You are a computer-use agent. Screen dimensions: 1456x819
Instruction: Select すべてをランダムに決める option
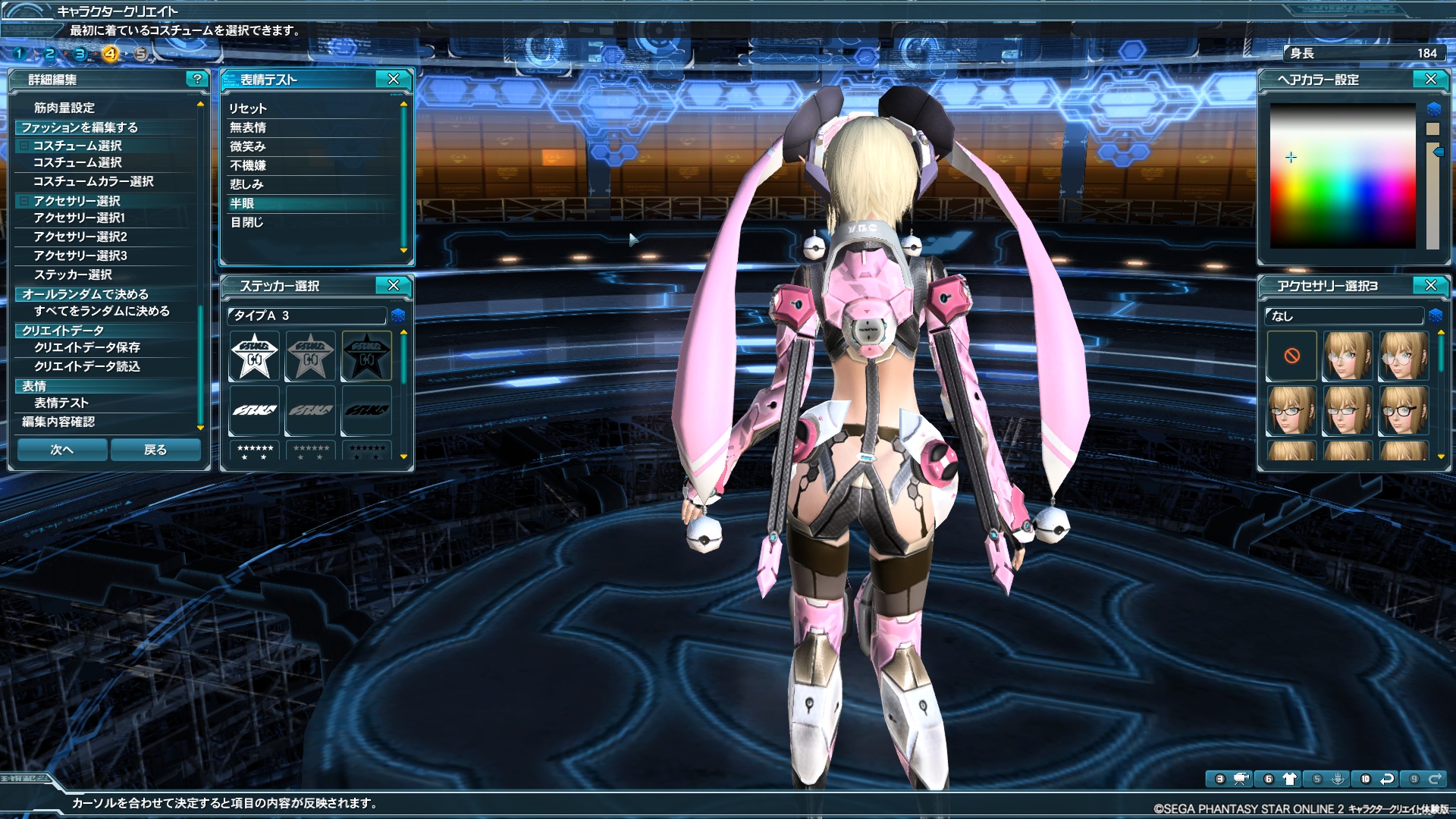102,311
